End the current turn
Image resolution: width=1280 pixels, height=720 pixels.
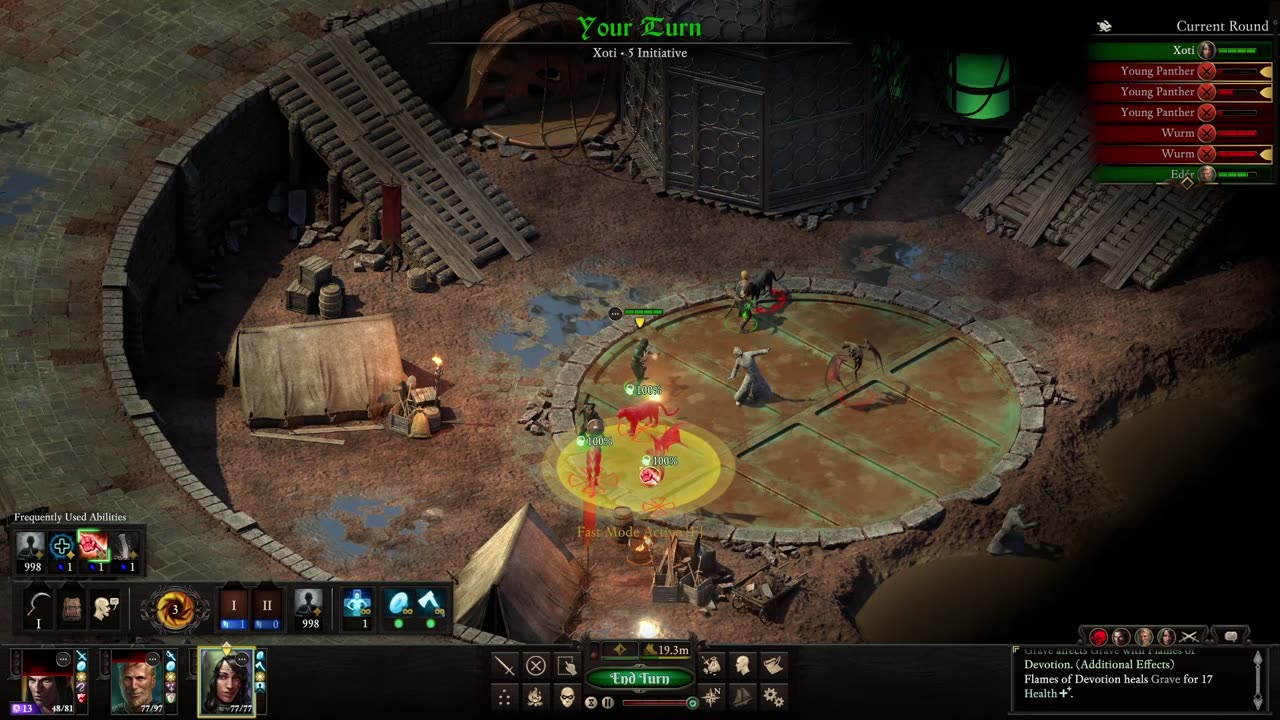640,679
